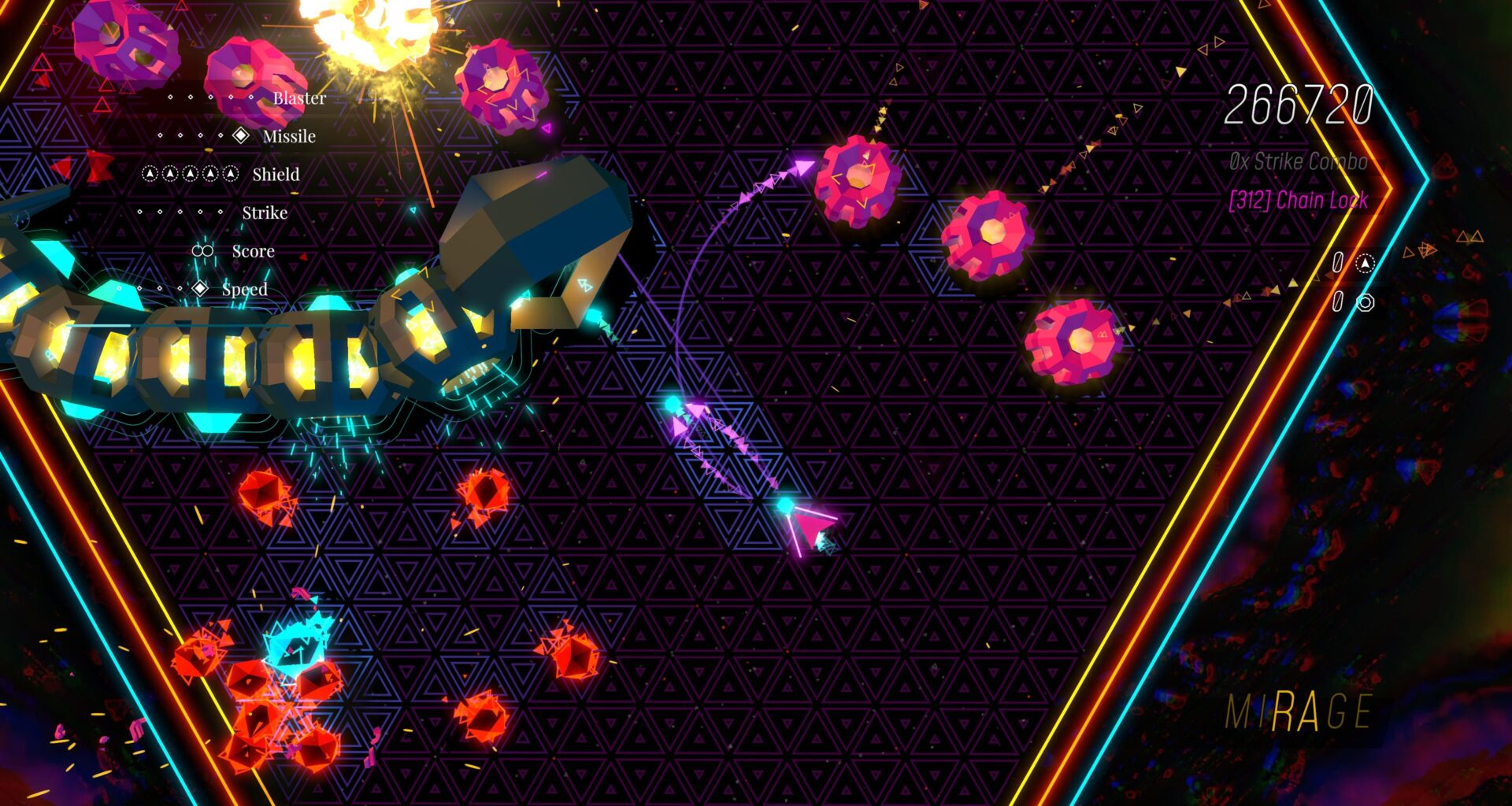Select the Missile upgrade diamond icon
Screen dimensions: 1512x806
pos(240,135)
